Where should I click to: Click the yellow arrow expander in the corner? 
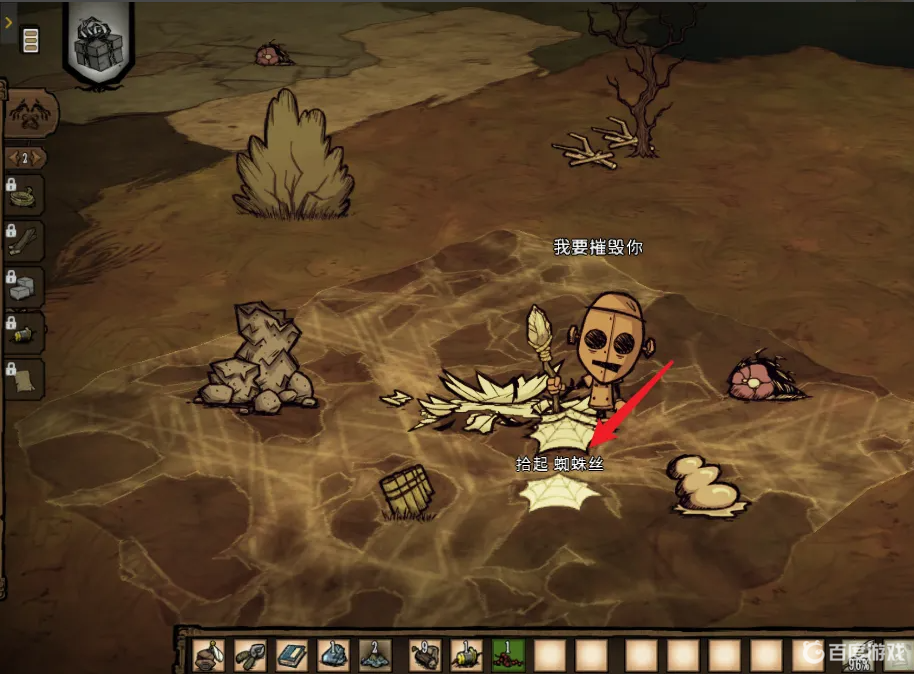[8, 17]
